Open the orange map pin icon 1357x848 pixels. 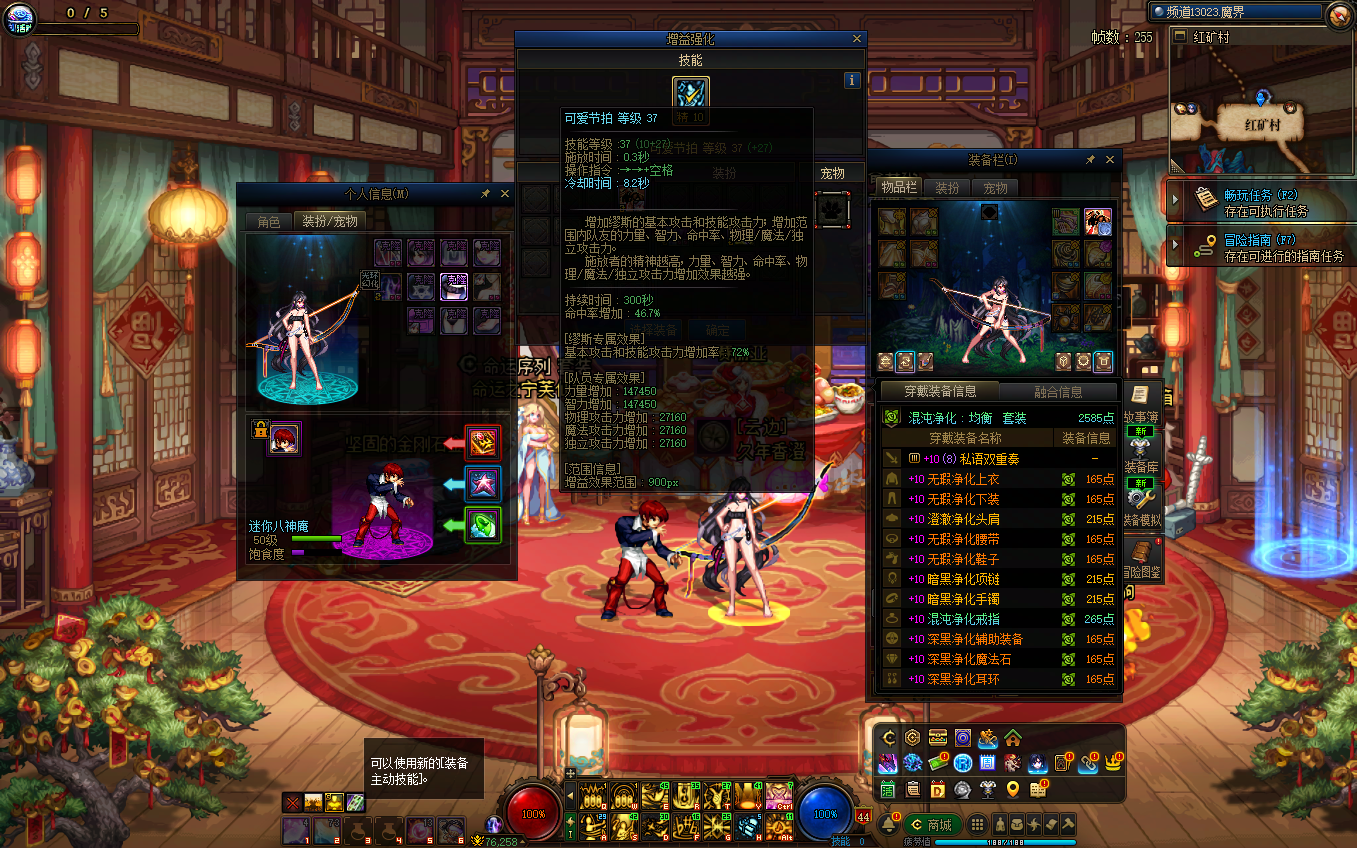pyautogui.click(x=1013, y=790)
